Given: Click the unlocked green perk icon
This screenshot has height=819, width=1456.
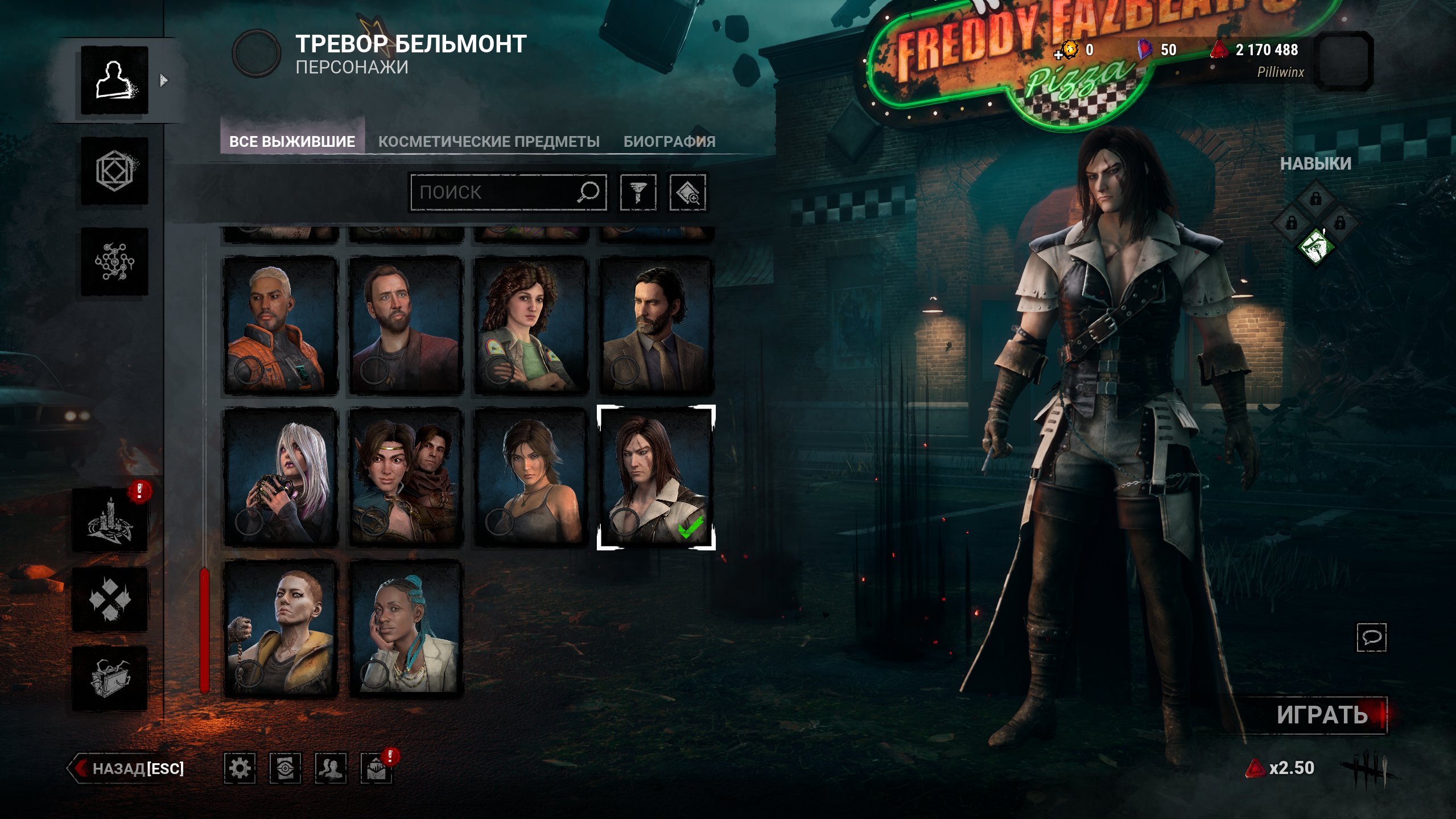Looking at the screenshot, I should [x=1315, y=247].
